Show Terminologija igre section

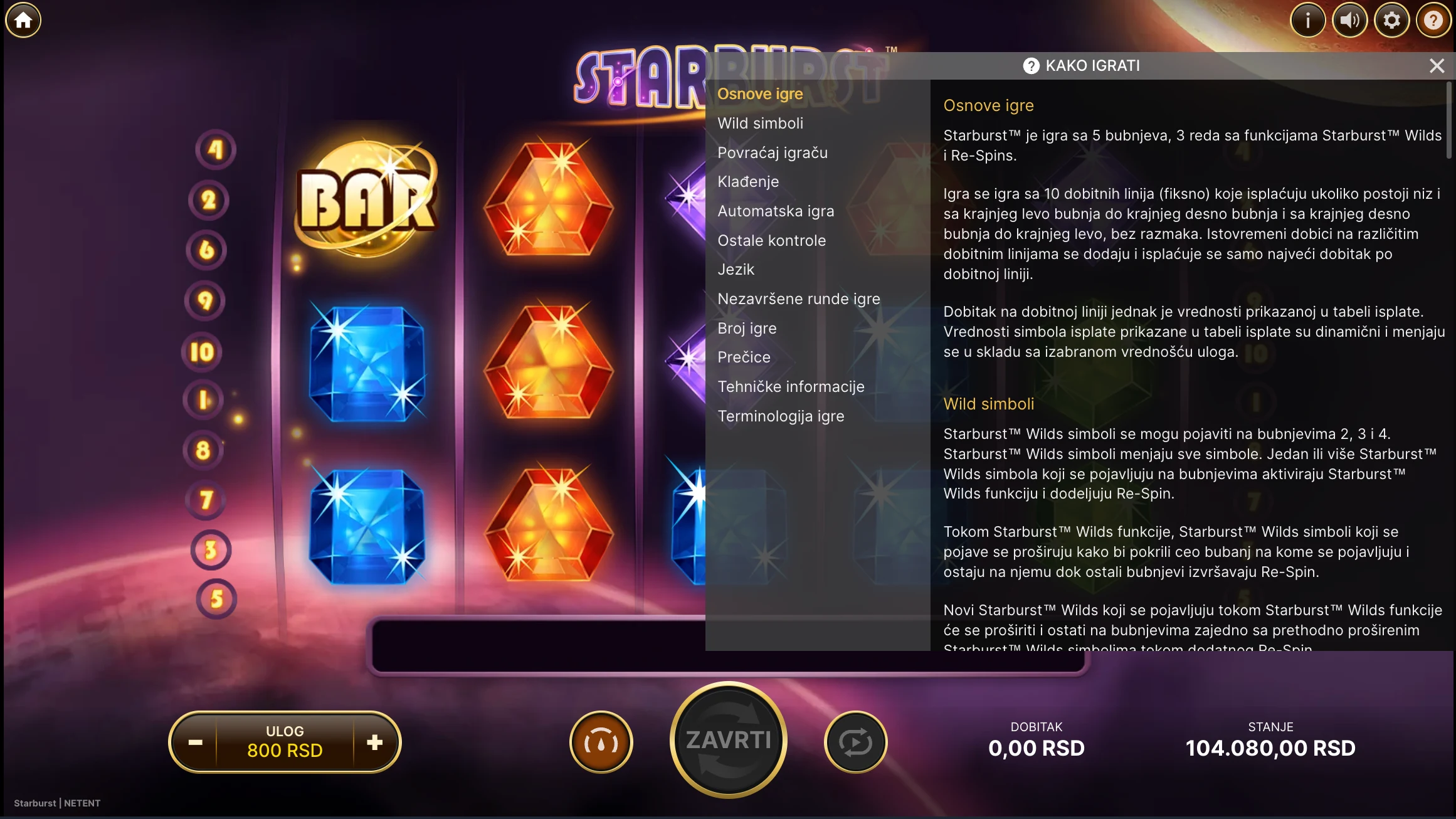[x=781, y=416]
